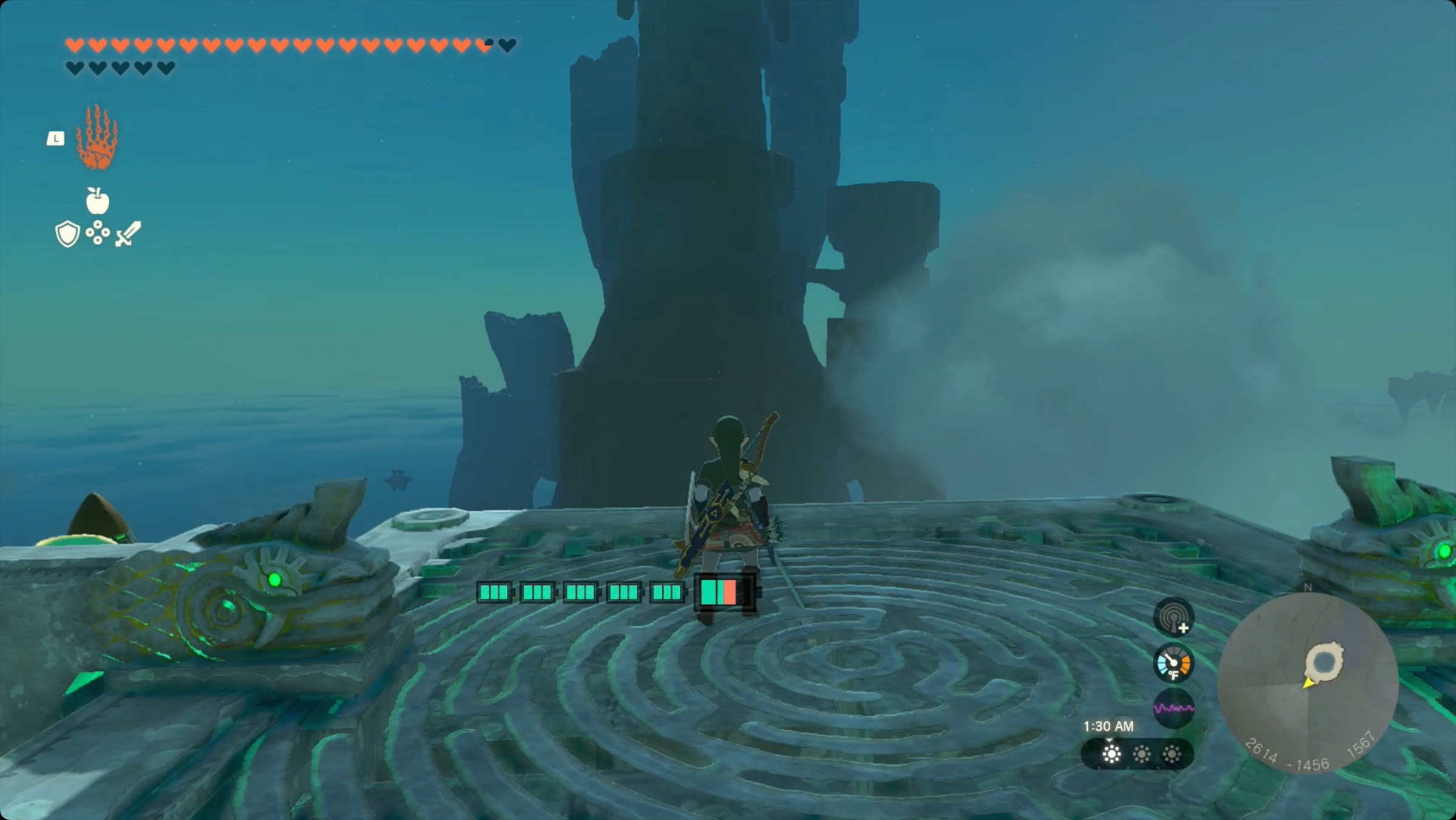Choose the sword weapon quick-select icon

pos(129,234)
